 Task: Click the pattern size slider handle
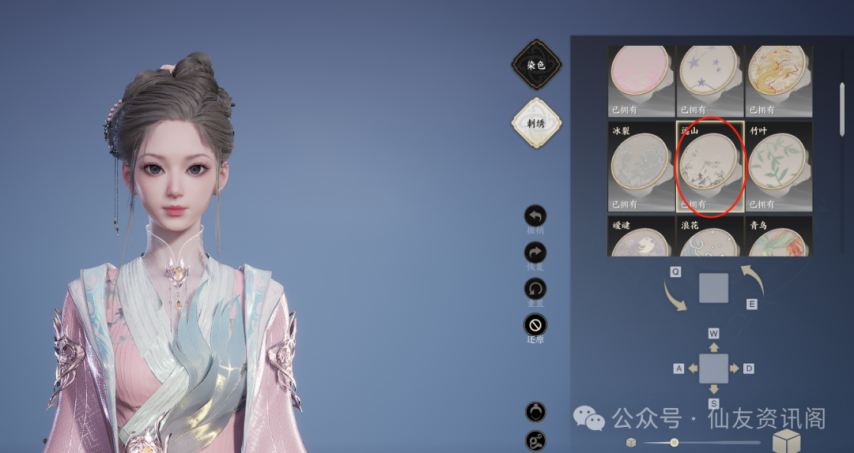(x=674, y=442)
